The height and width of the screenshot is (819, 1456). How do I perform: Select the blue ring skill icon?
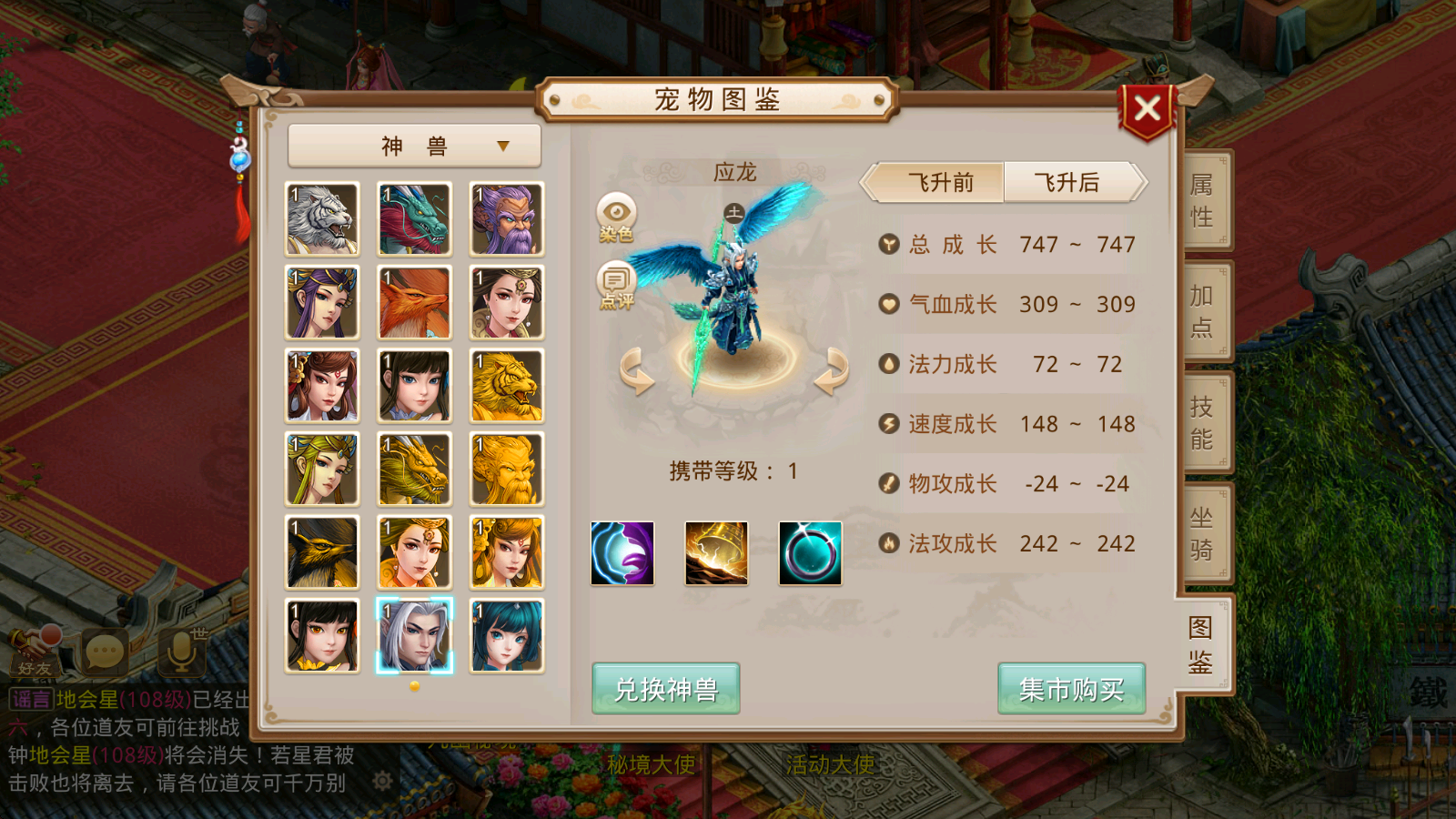809,553
